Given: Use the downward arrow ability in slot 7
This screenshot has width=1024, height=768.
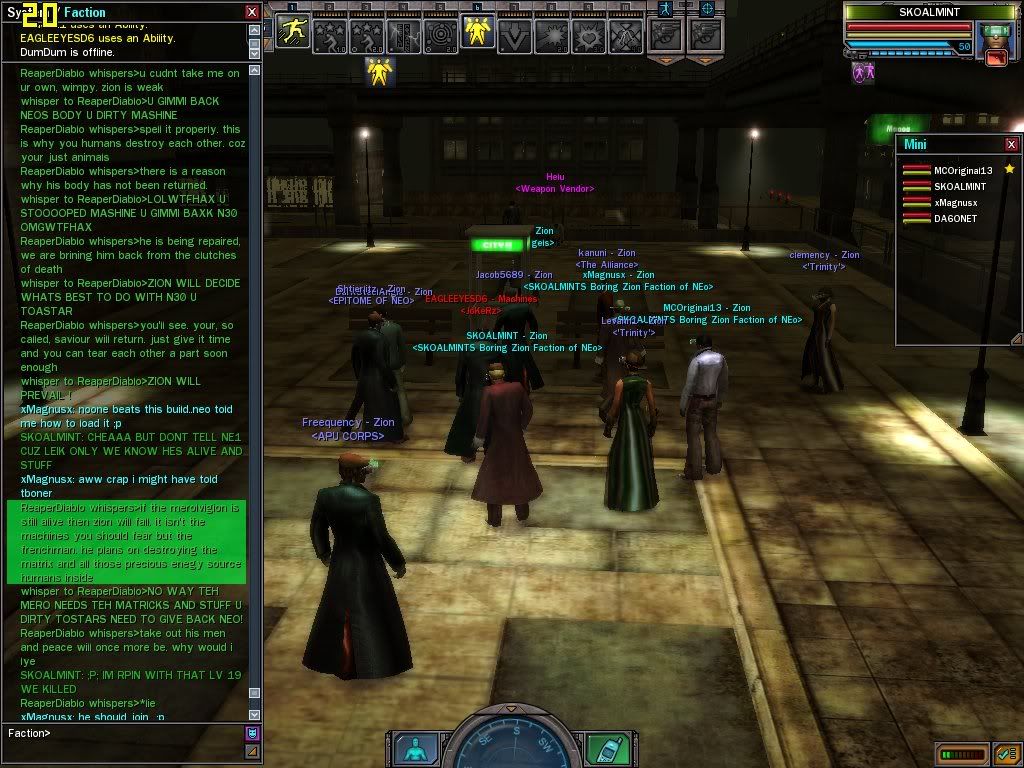Looking at the screenshot, I should [x=514, y=35].
